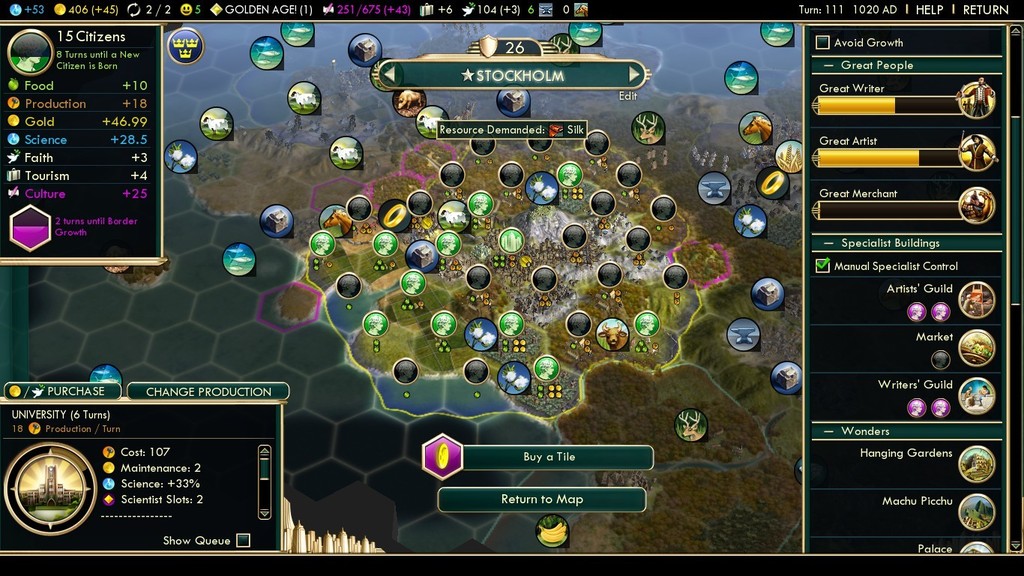This screenshot has width=1024, height=576.
Task: Go to the previous city arrow
Action: click(392, 74)
